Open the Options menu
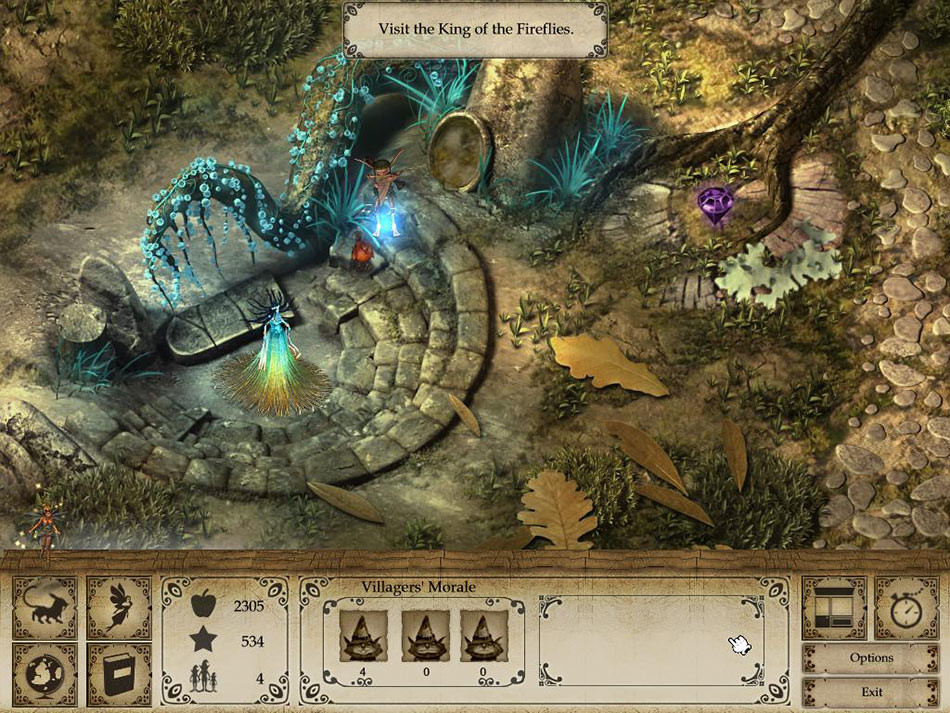The image size is (950, 713). [x=870, y=657]
